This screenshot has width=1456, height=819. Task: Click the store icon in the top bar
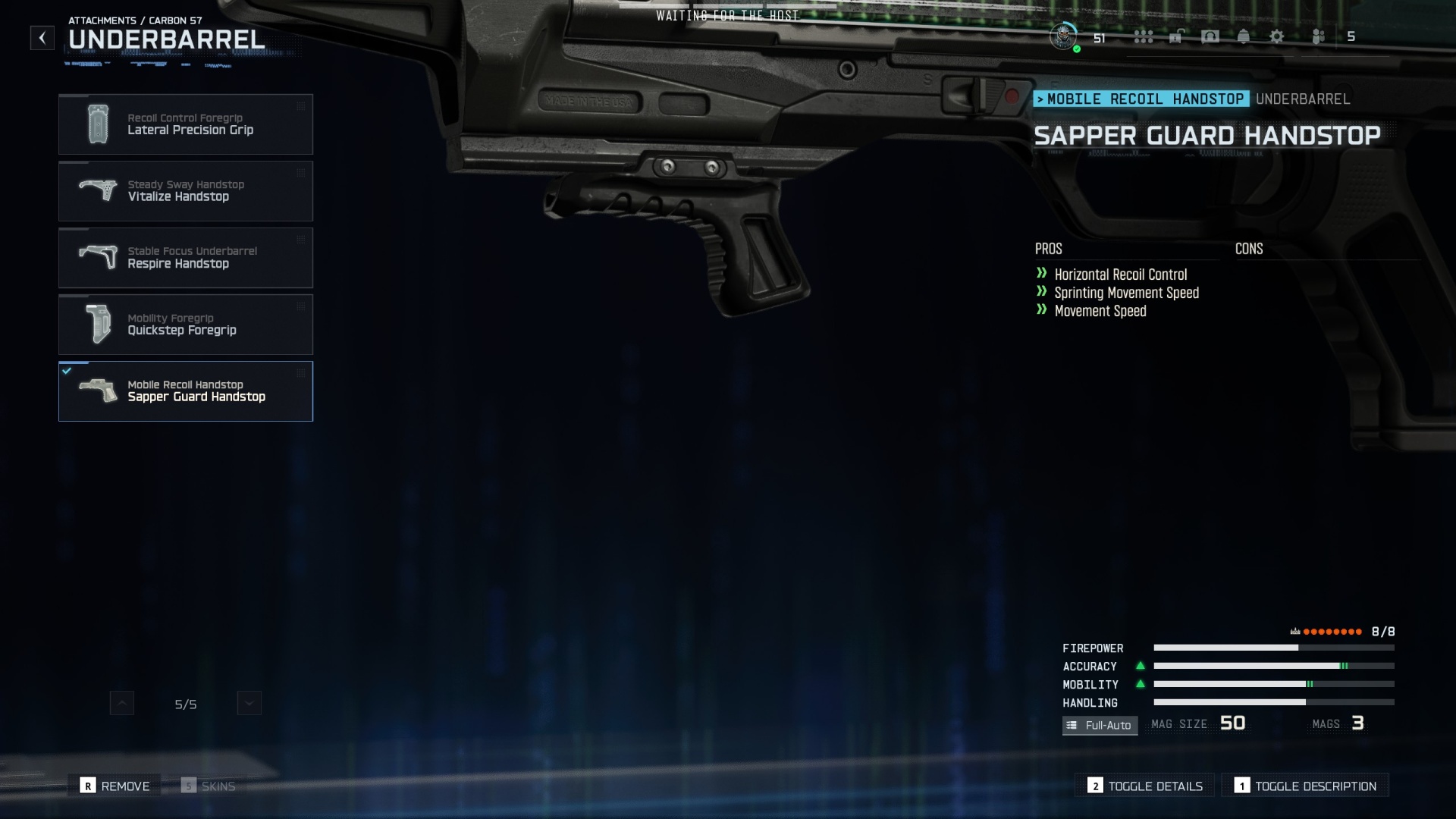click(1175, 36)
